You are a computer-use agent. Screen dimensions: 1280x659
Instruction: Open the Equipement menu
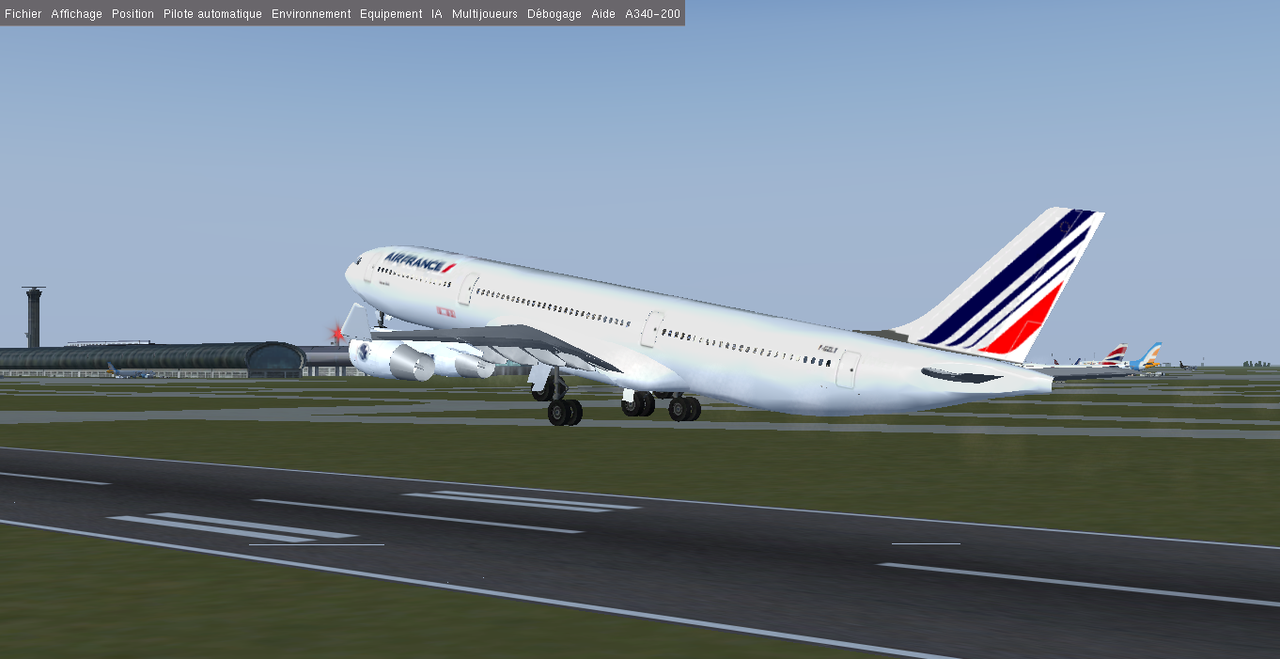point(391,14)
